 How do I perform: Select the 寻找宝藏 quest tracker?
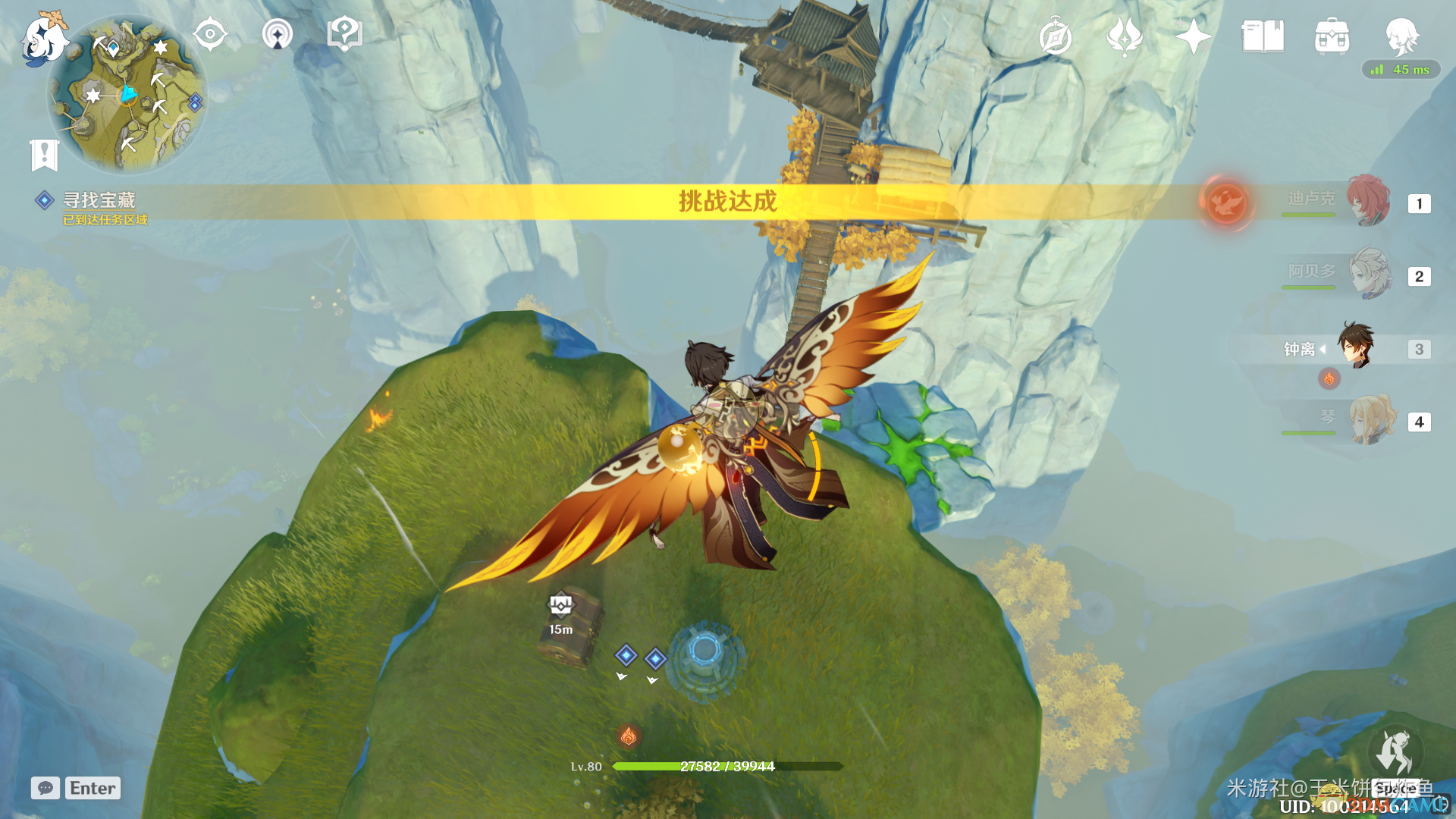coord(99,200)
